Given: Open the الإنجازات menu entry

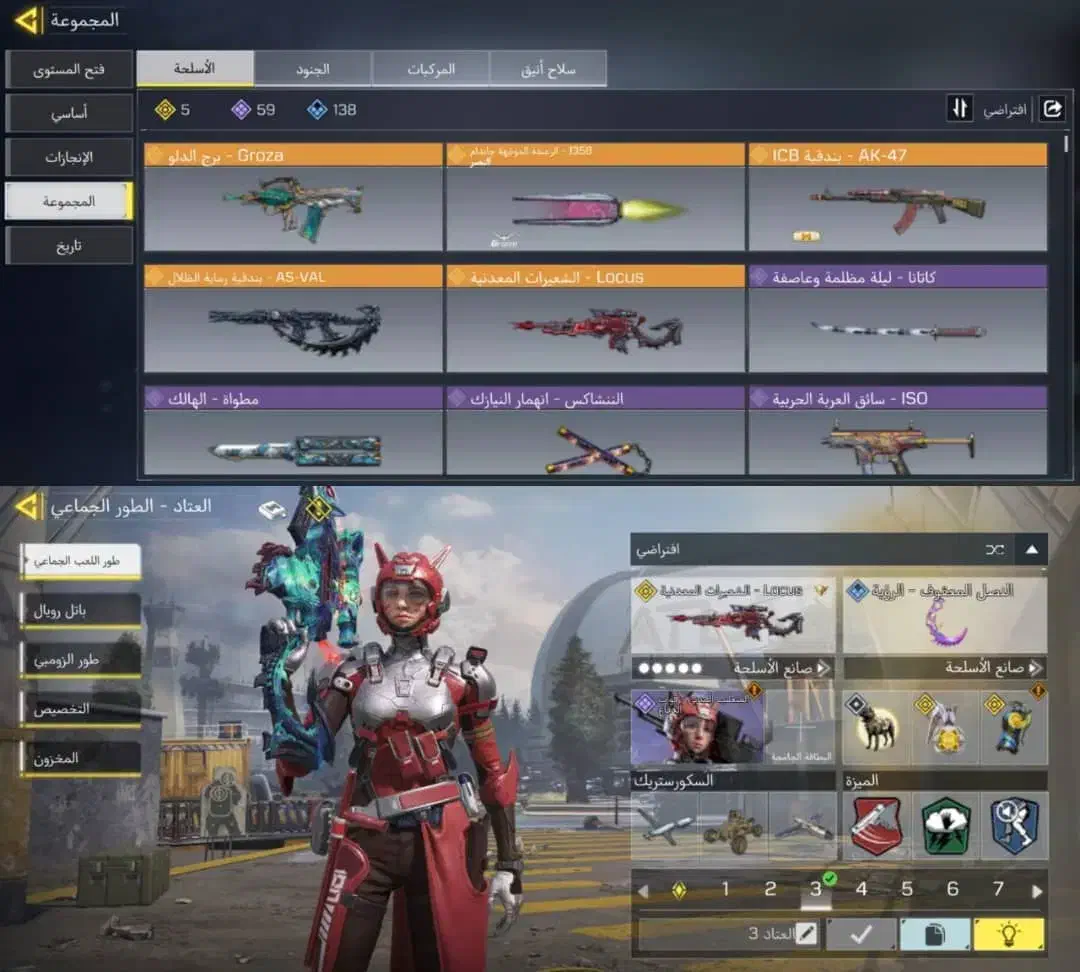Looking at the screenshot, I should pyautogui.click(x=69, y=158).
